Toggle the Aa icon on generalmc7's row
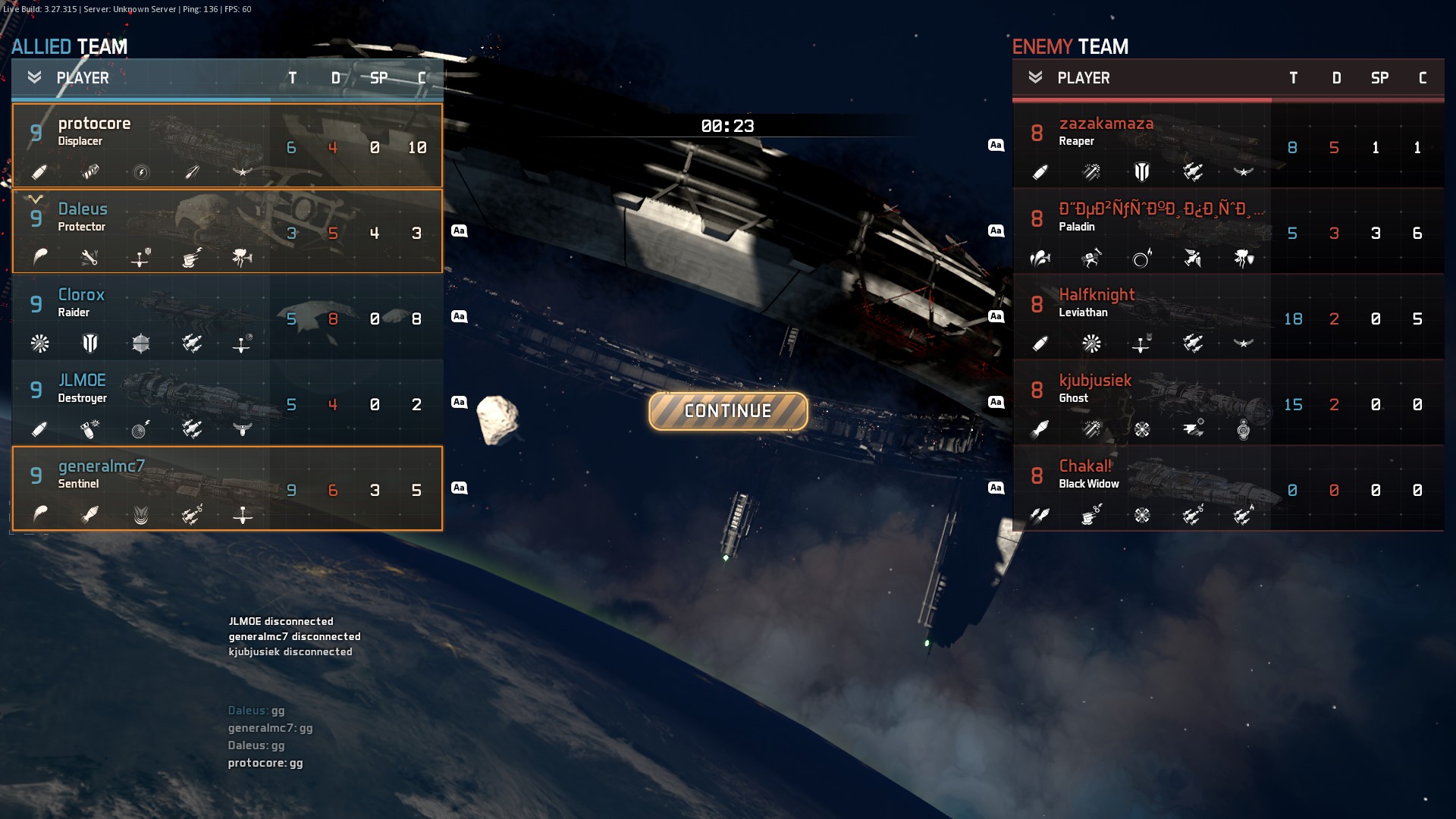 click(x=460, y=488)
